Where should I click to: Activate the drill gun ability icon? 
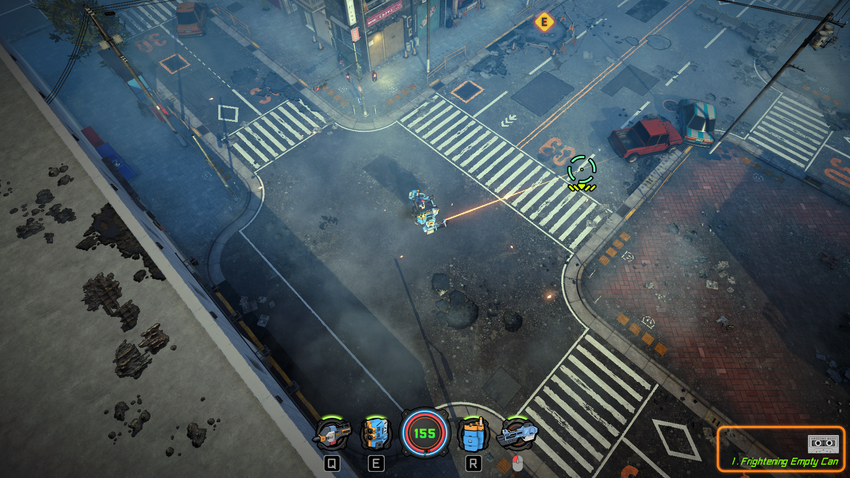[x=332, y=434]
